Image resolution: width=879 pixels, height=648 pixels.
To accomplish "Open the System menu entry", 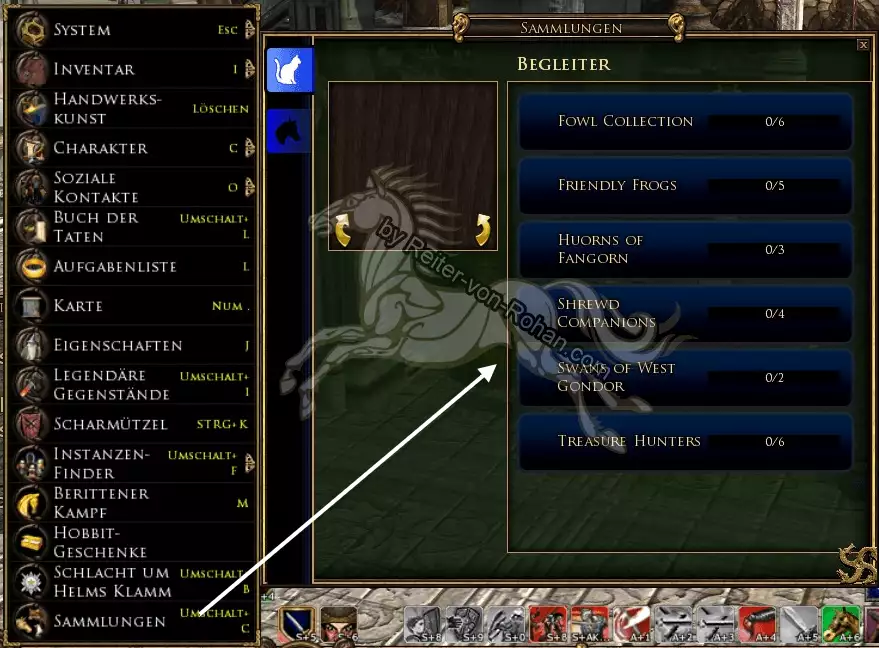I will [82, 30].
